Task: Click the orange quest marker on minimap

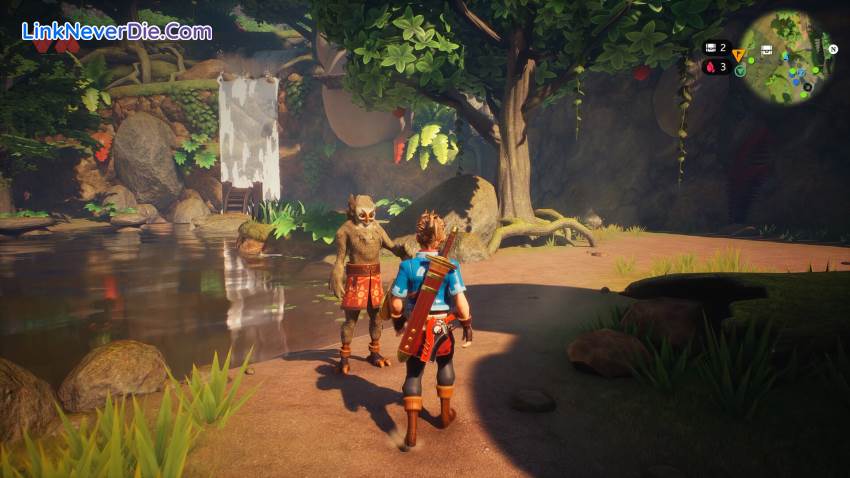Action: [x=739, y=55]
